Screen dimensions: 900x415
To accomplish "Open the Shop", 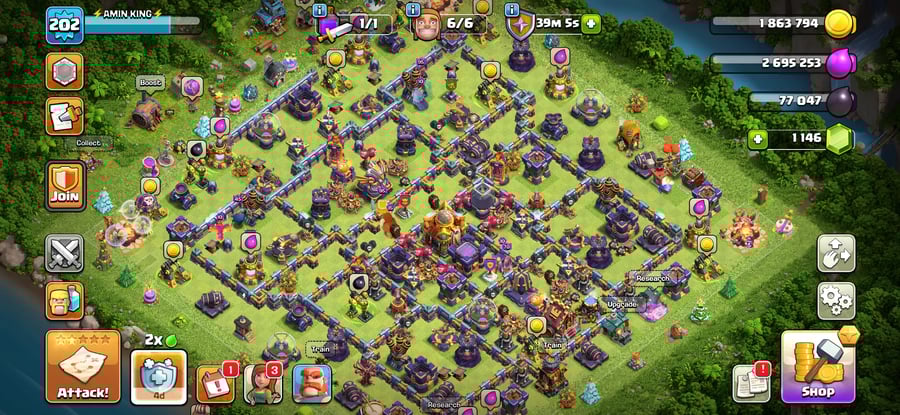I will 818,368.
